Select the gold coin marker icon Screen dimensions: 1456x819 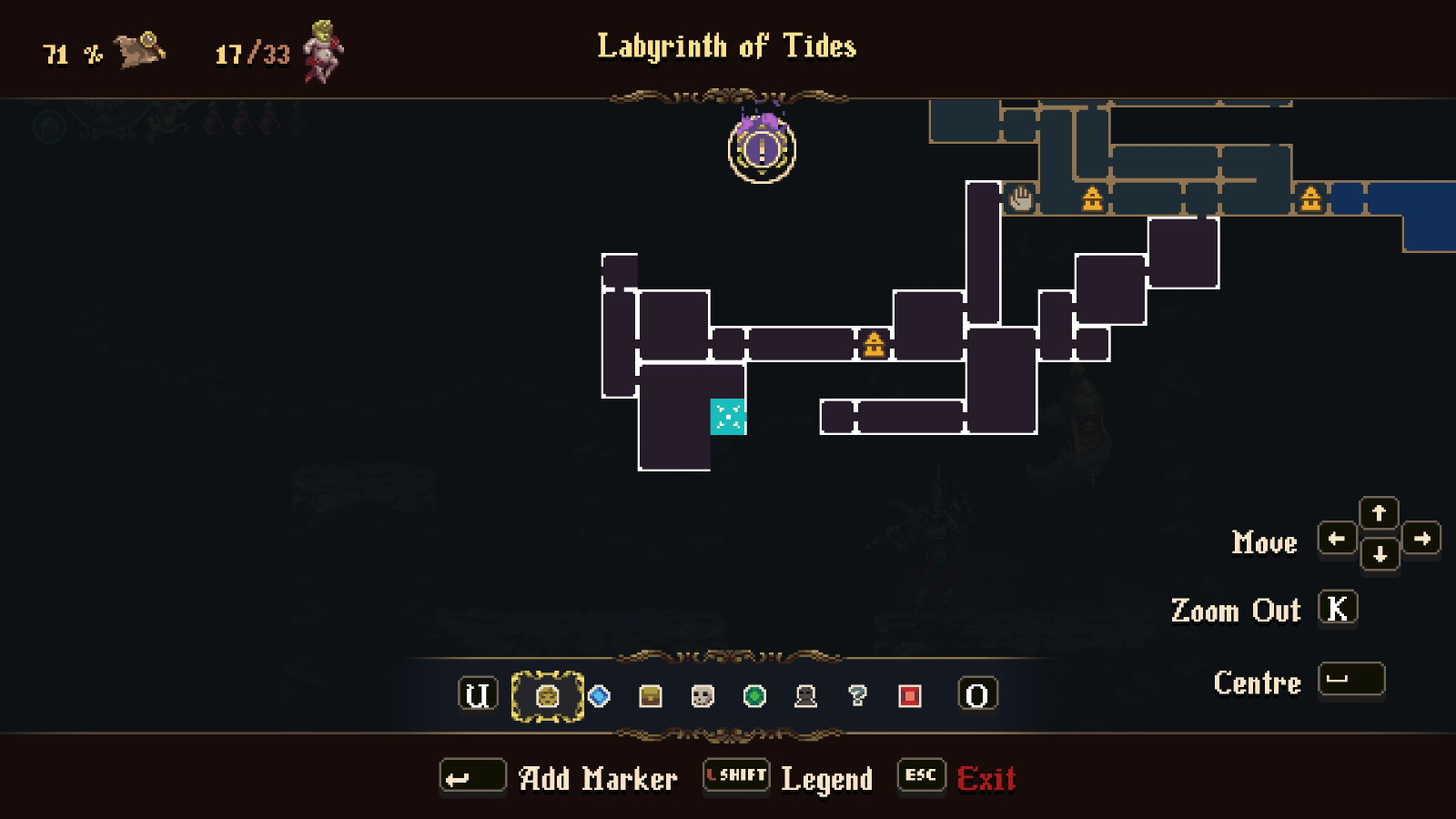(x=546, y=696)
